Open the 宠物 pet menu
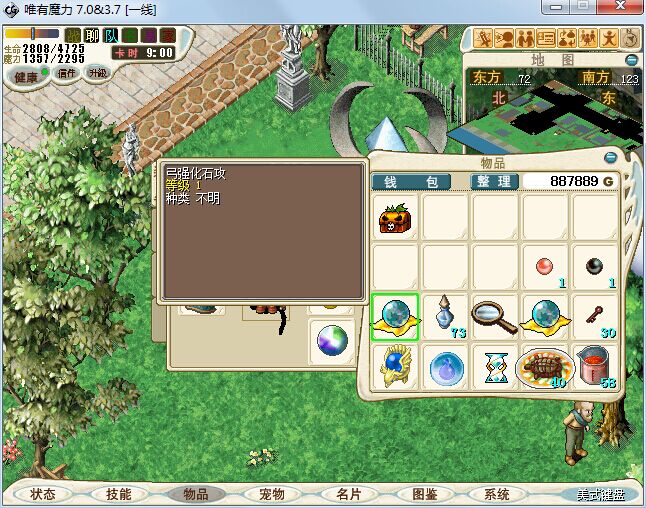 pos(271,494)
